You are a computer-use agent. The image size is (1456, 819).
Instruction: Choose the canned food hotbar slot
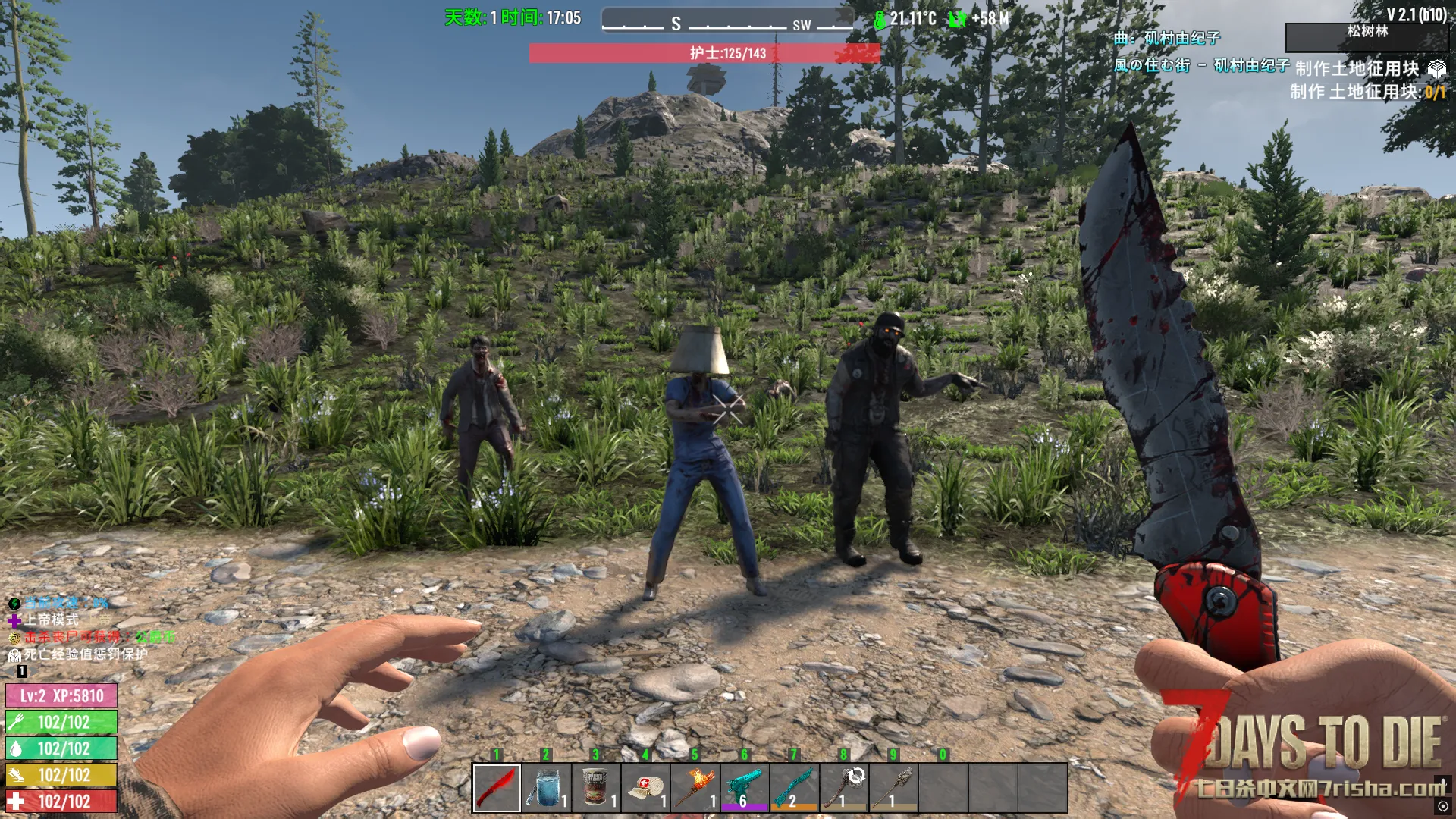596,788
